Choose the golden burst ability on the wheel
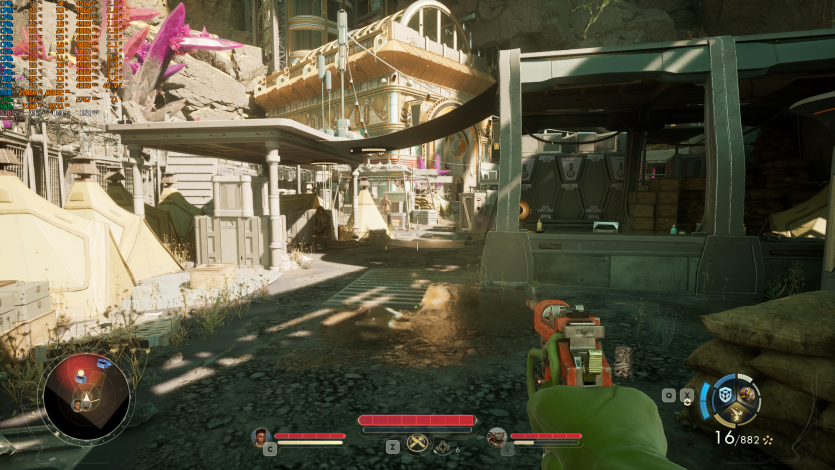This screenshot has height=470, width=835. pyautogui.click(x=735, y=412)
